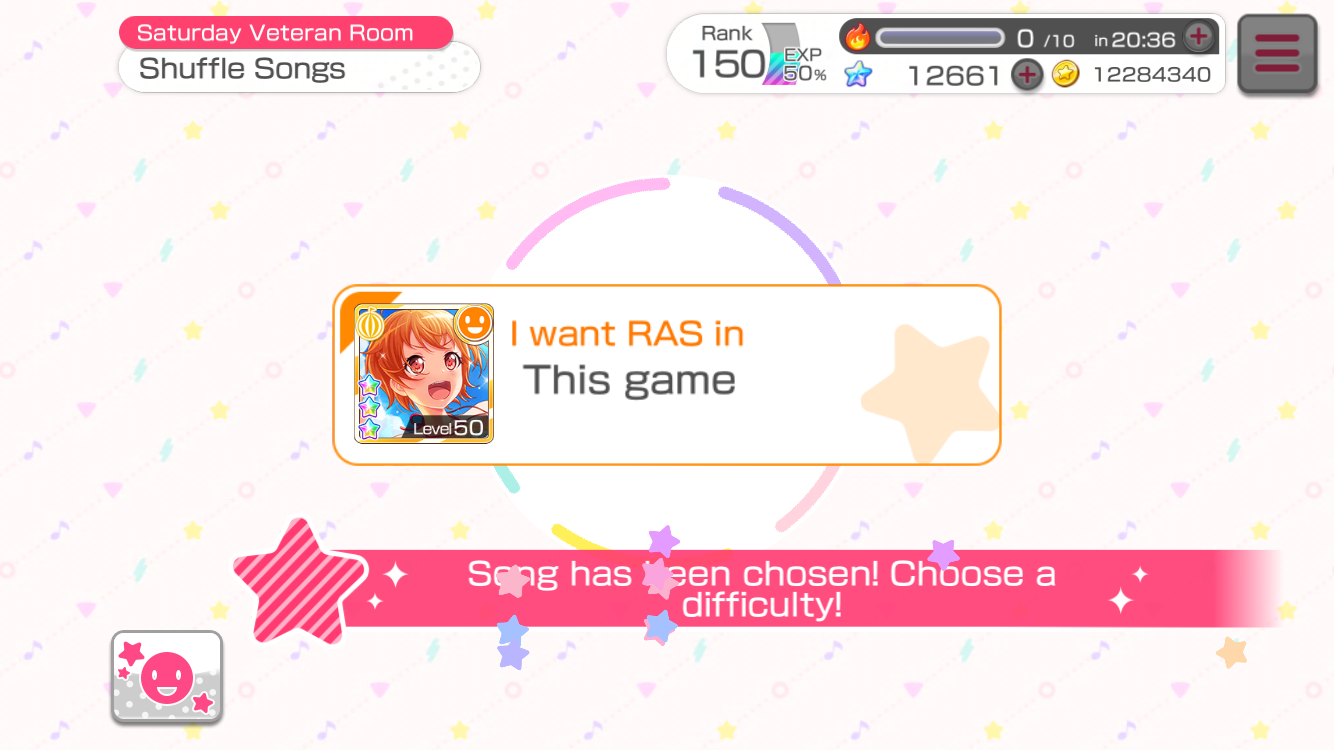Buy more stars with plus button

coord(1027,75)
